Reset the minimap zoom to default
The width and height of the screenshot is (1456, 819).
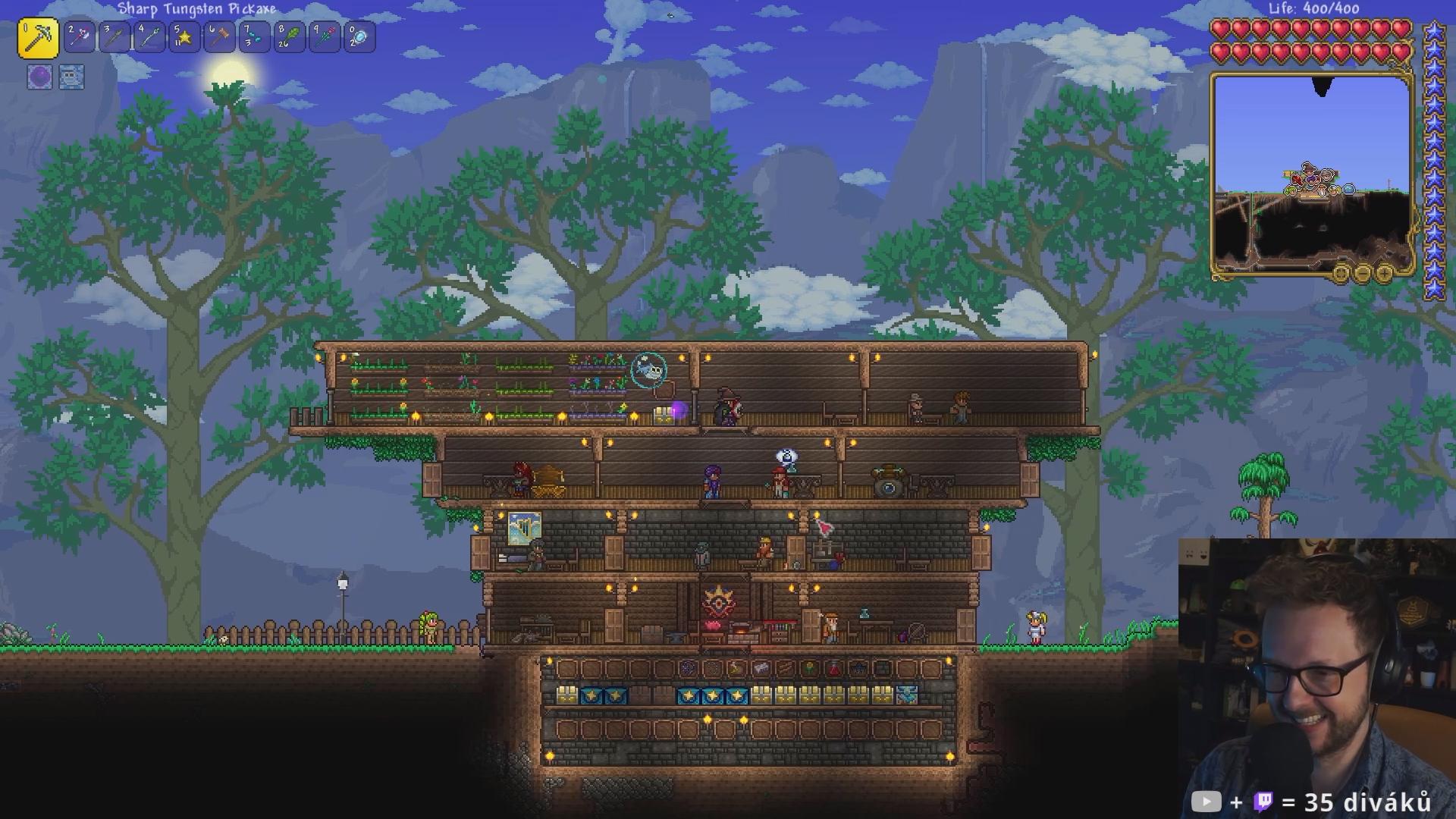[1341, 273]
